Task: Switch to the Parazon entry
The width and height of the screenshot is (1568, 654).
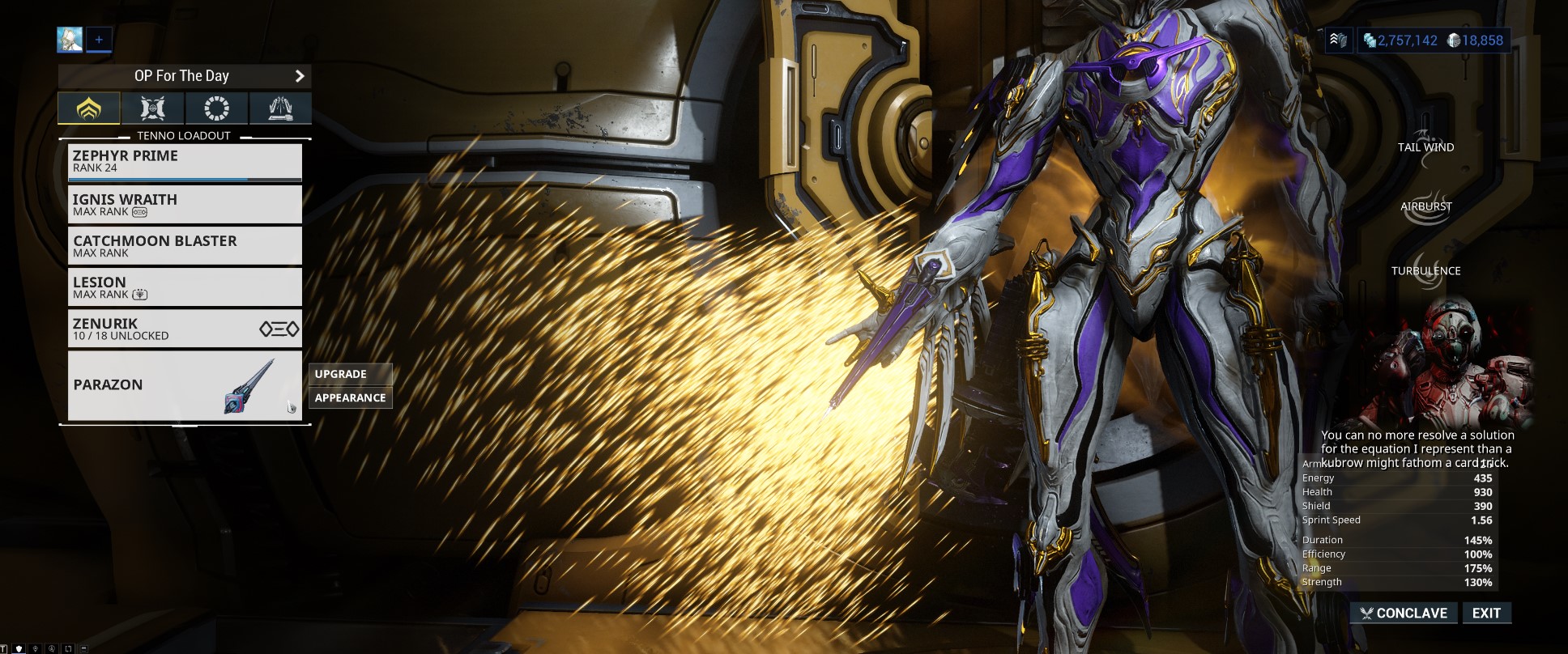Action: [x=185, y=387]
